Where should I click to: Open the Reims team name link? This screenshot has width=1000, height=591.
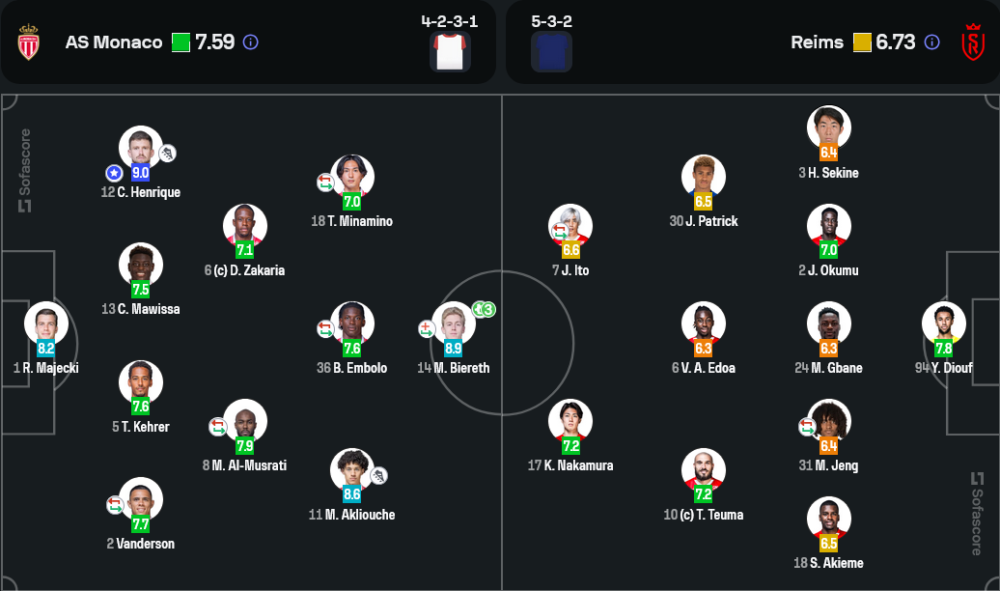(x=817, y=42)
